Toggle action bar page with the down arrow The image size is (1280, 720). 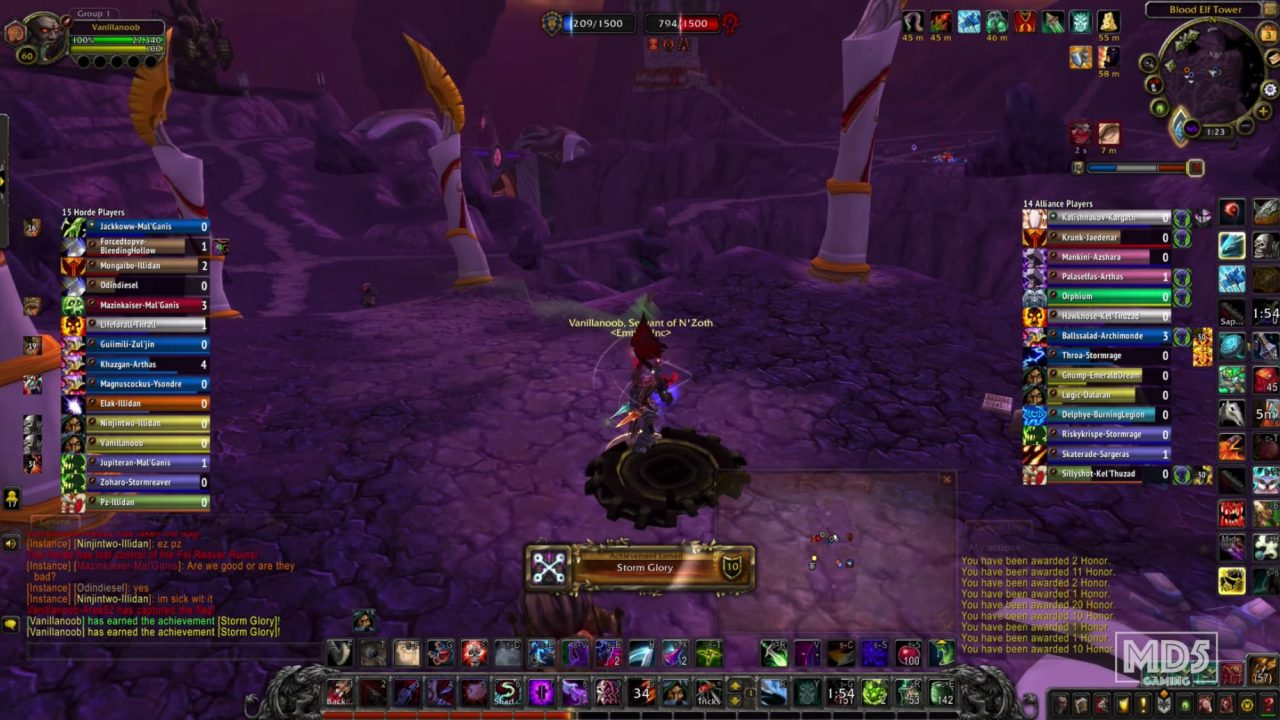[734, 700]
